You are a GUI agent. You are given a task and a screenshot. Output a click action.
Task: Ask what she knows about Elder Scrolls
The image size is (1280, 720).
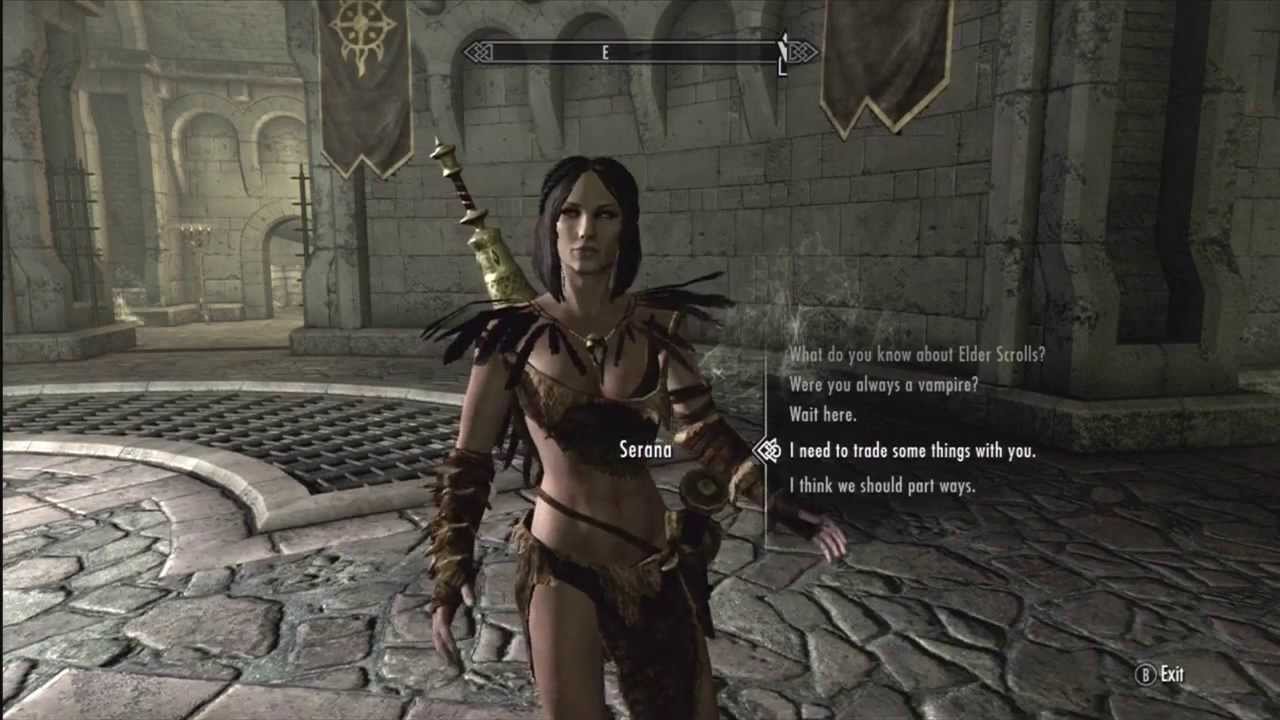916,353
